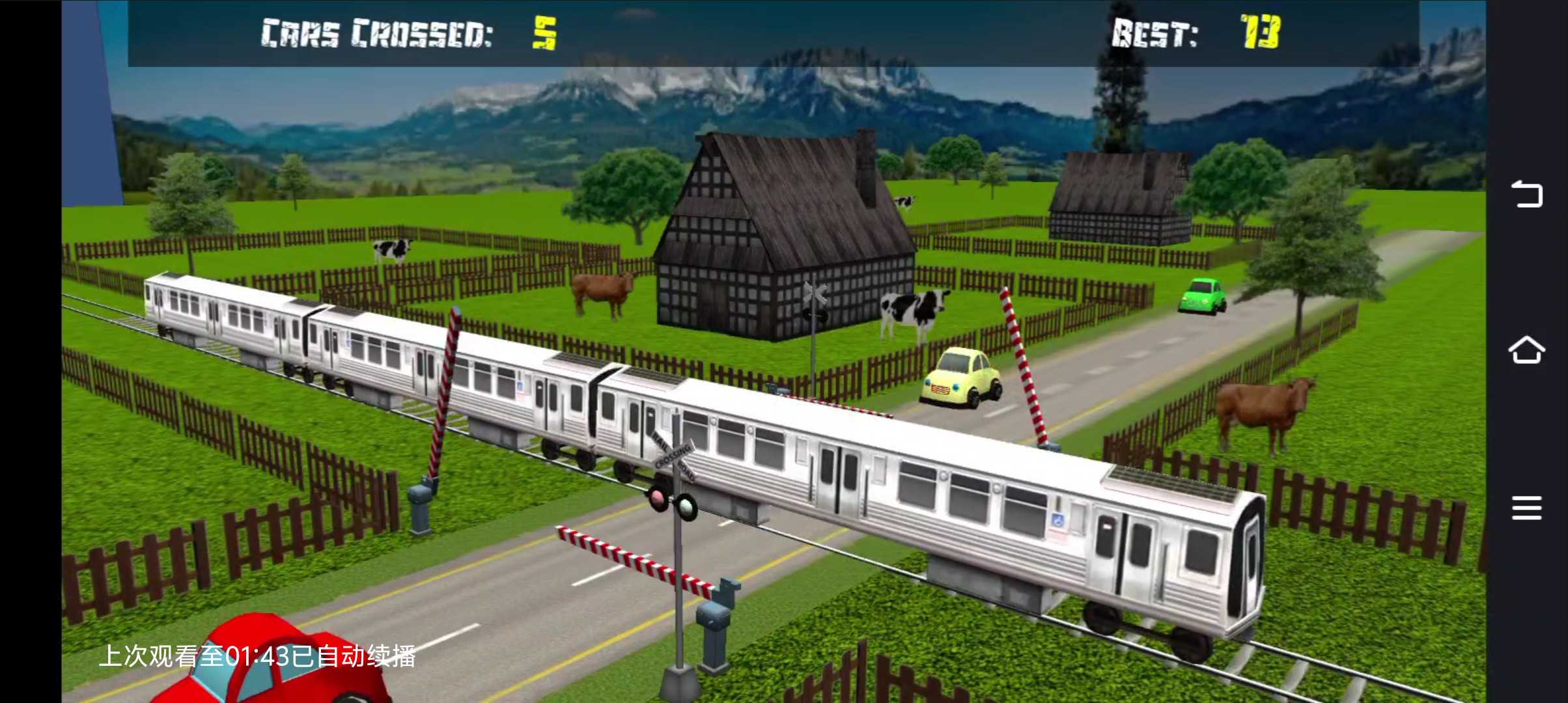Tap the Android back arrow button
Screen dimensions: 1568x703
1526,195
